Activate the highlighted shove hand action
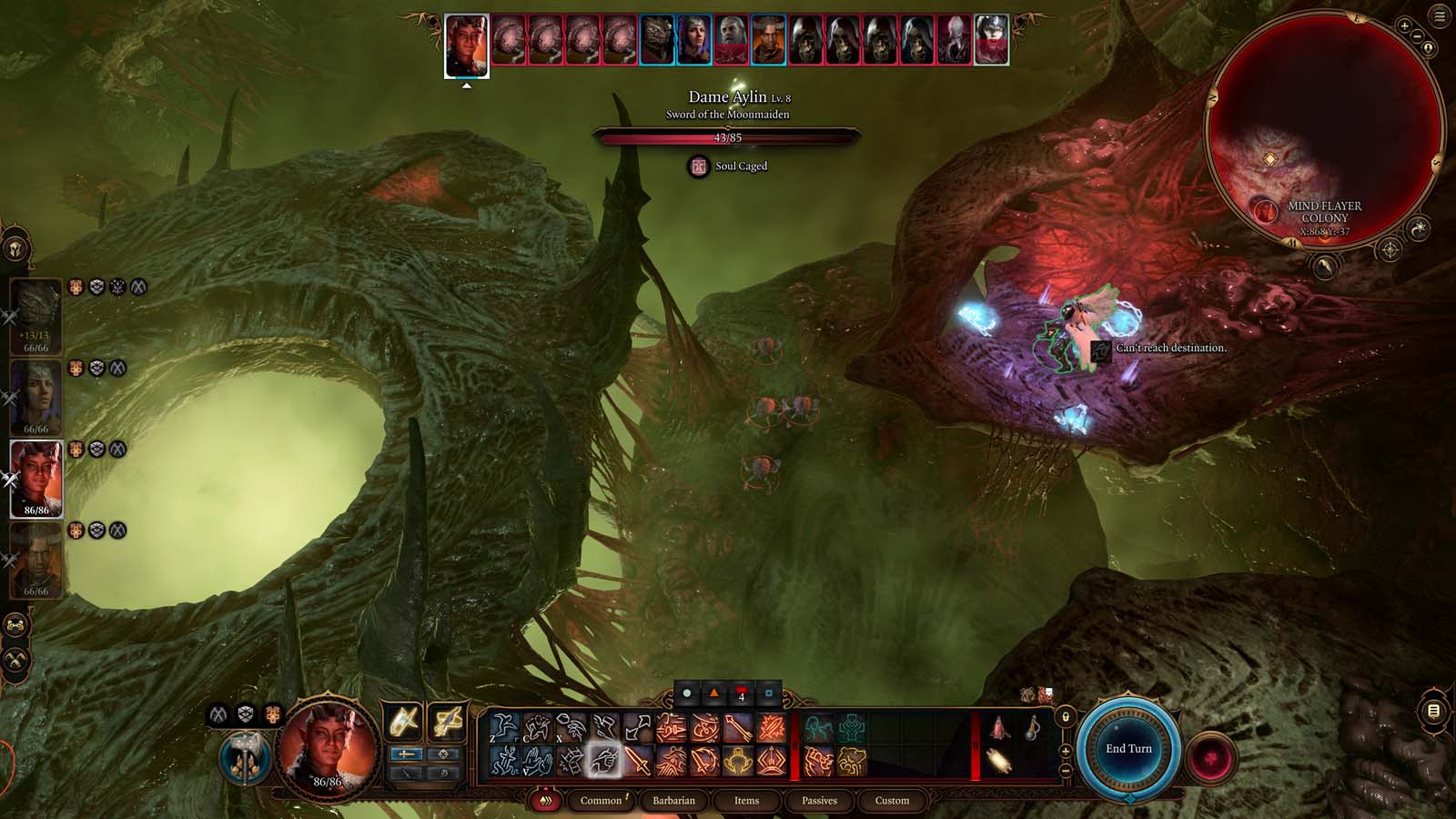 [x=603, y=761]
